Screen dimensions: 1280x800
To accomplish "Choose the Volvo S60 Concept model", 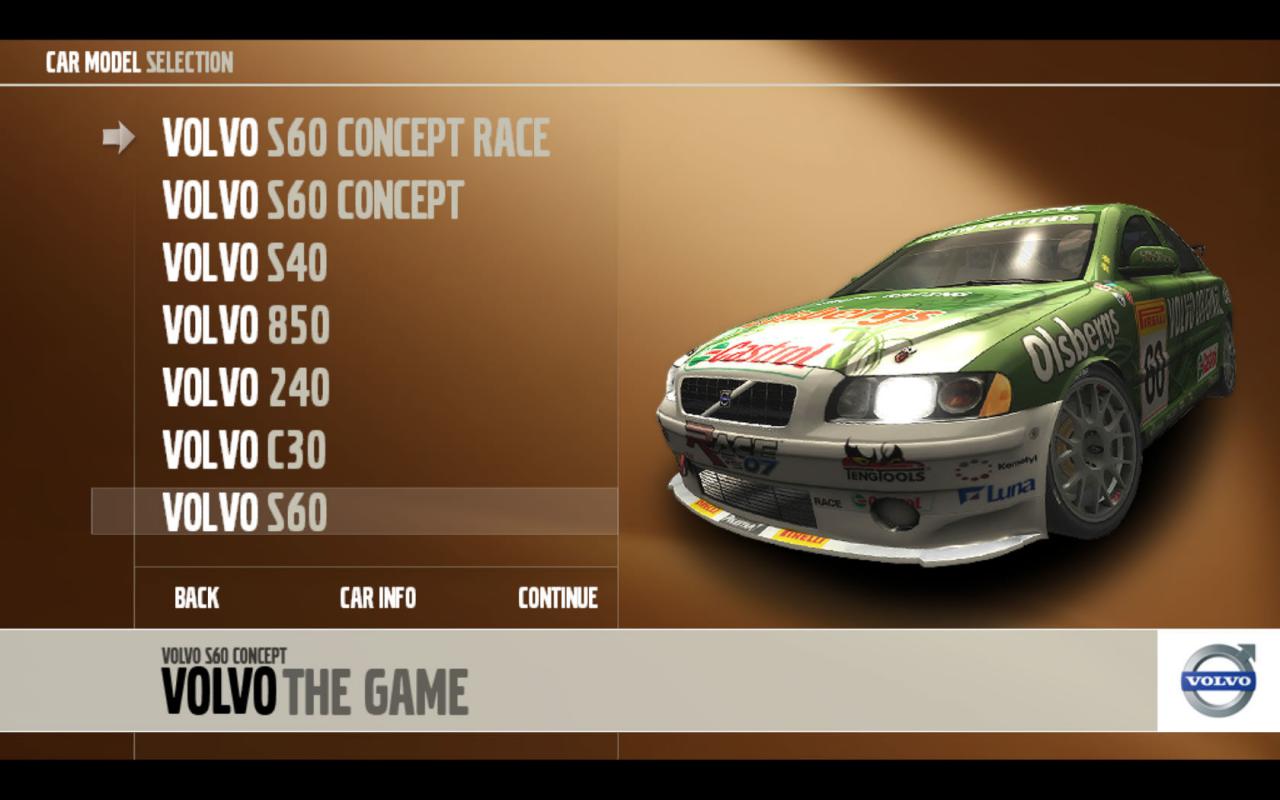I will (312, 201).
